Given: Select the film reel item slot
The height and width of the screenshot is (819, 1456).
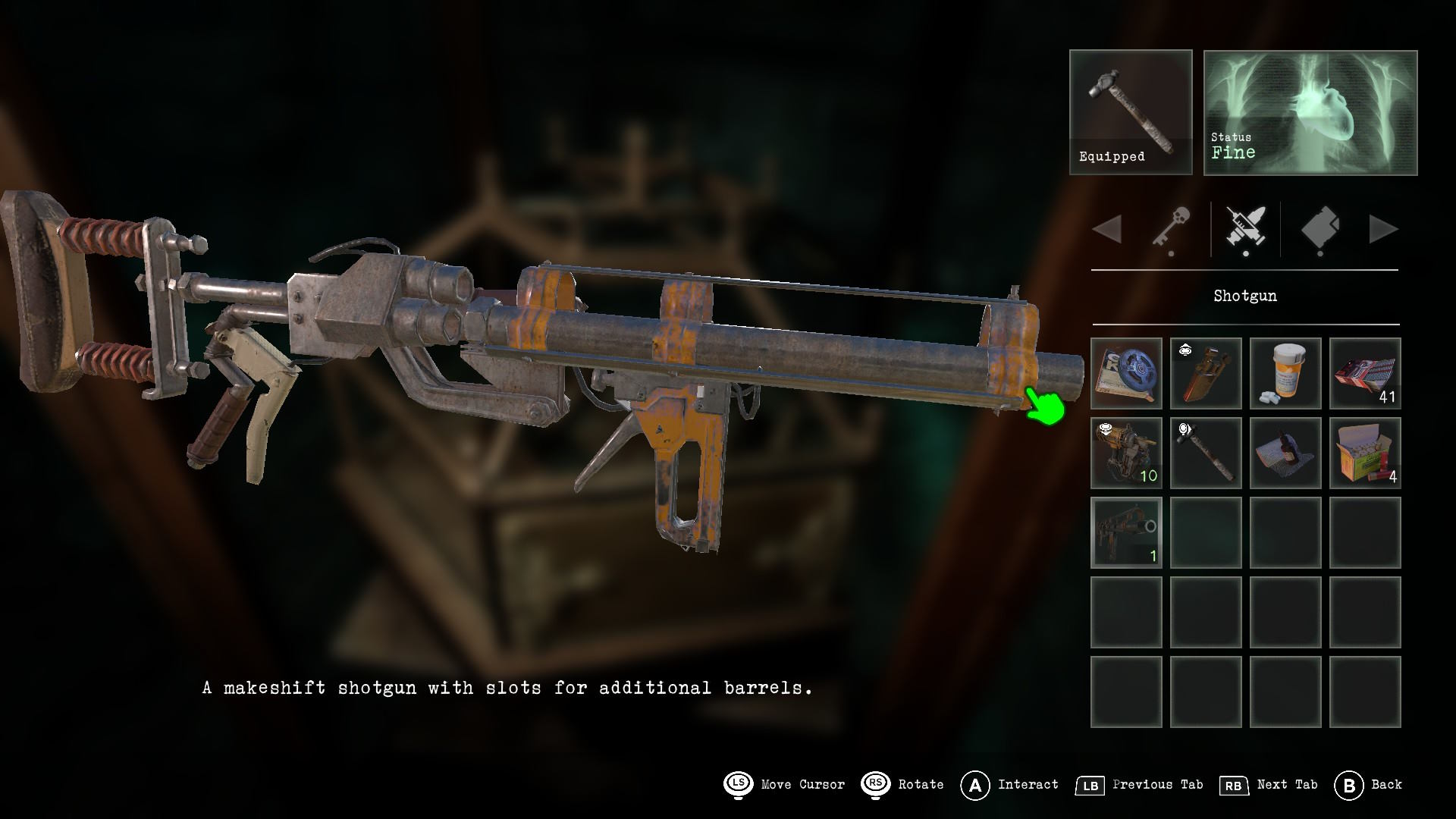Looking at the screenshot, I should pyautogui.click(x=1126, y=373).
